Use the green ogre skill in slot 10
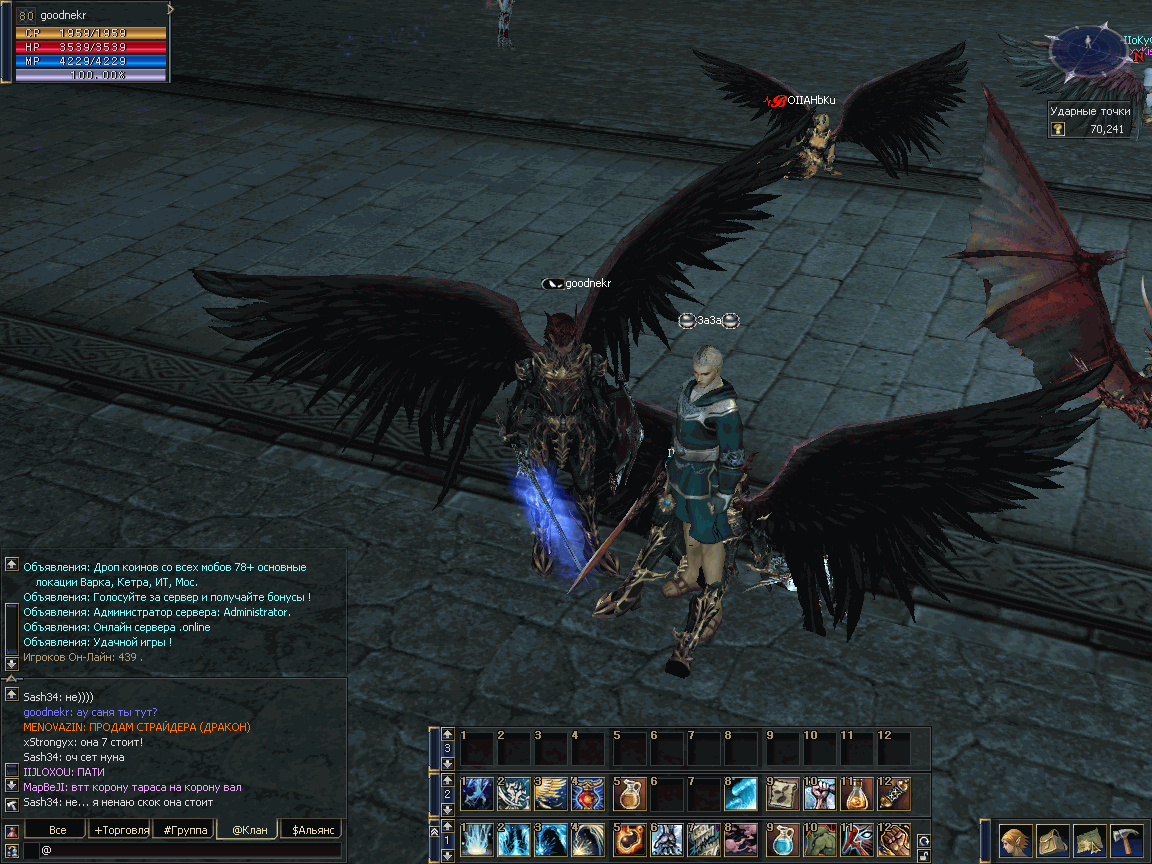This screenshot has height=864, width=1152. pyautogui.click(x=819, y=839)
